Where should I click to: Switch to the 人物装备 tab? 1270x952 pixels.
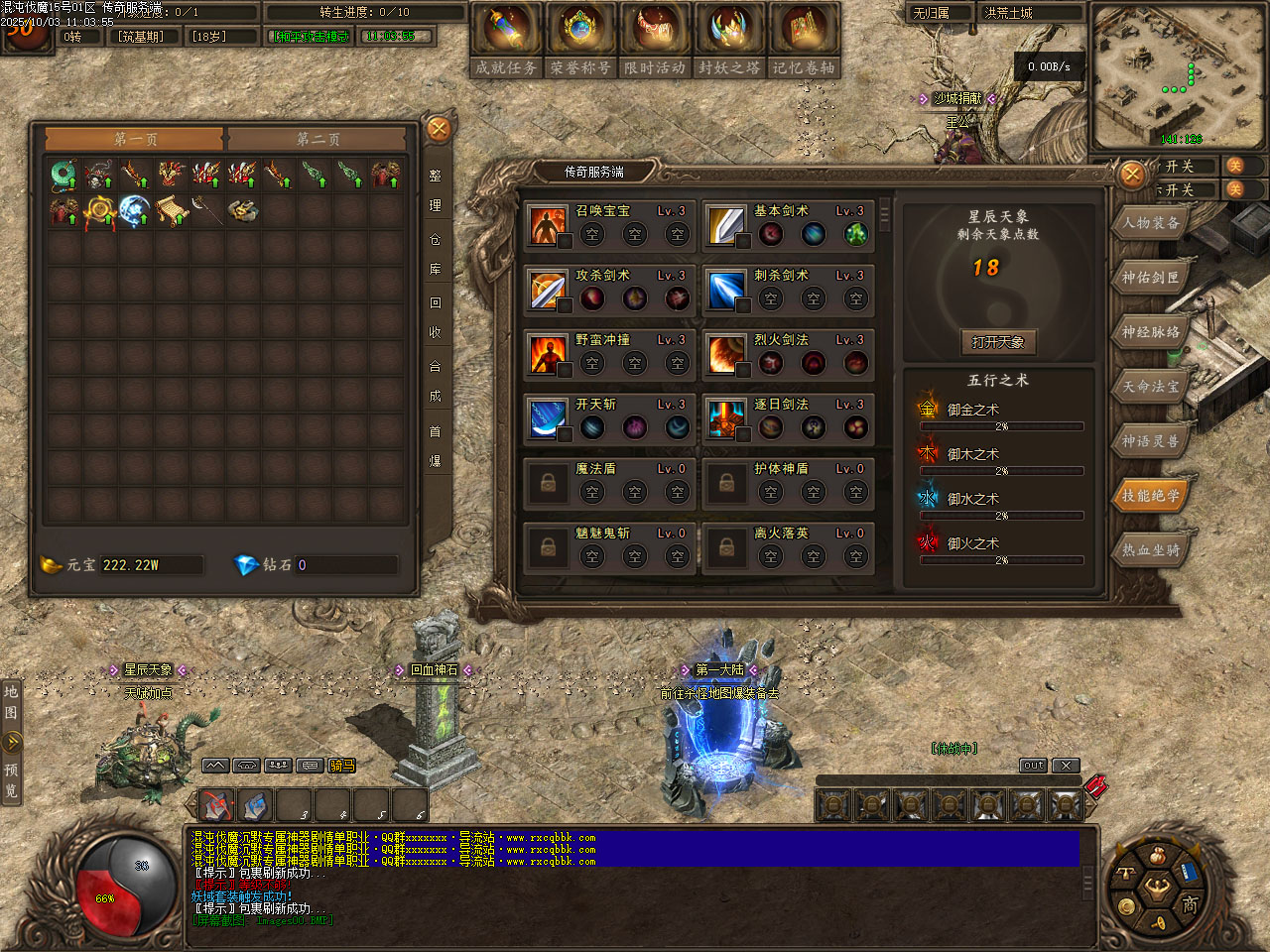pyautogui.click(x=1151, y=223)
